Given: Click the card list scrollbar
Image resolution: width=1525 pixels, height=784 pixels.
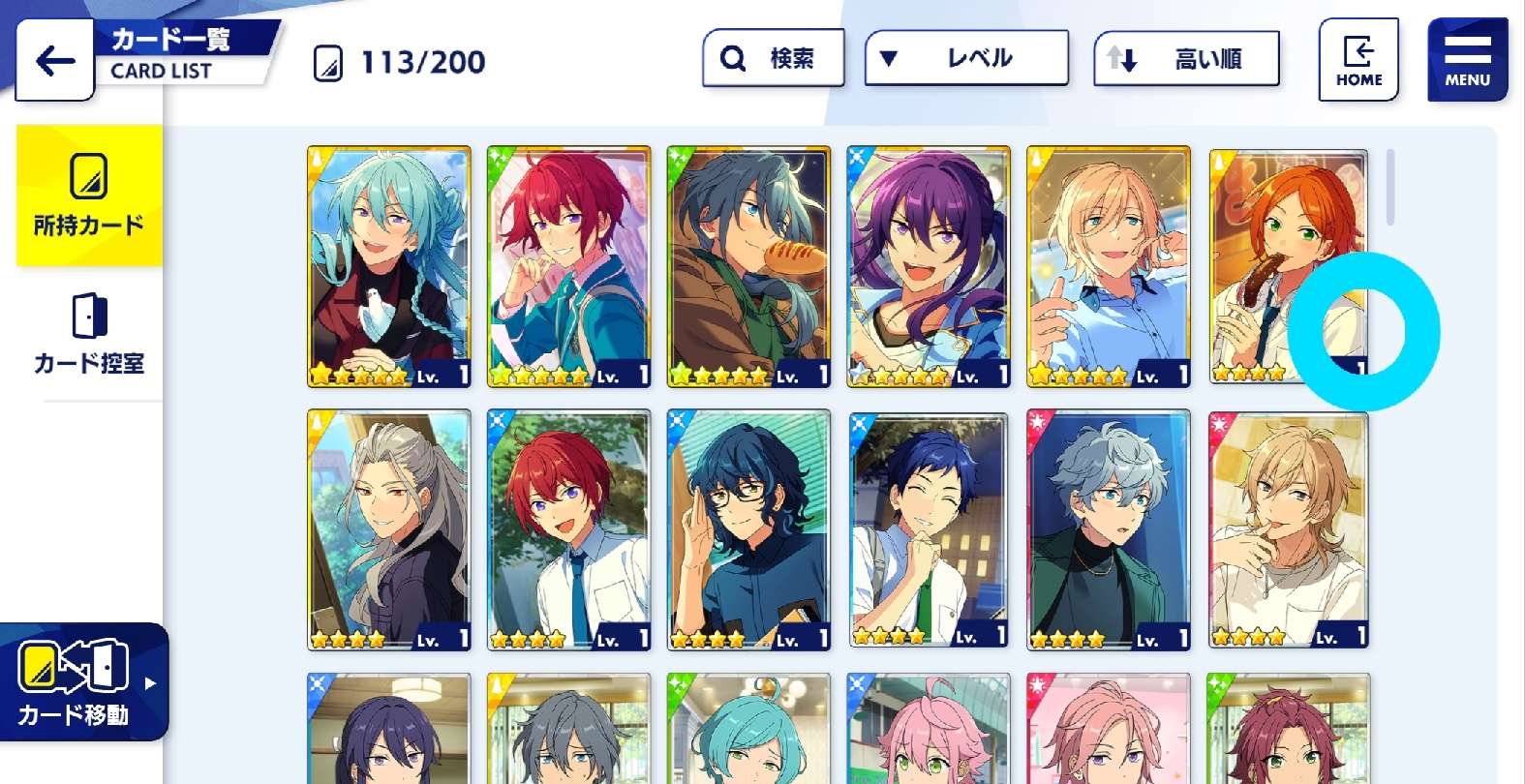Looking at the screenshot, I should 1390,187.
